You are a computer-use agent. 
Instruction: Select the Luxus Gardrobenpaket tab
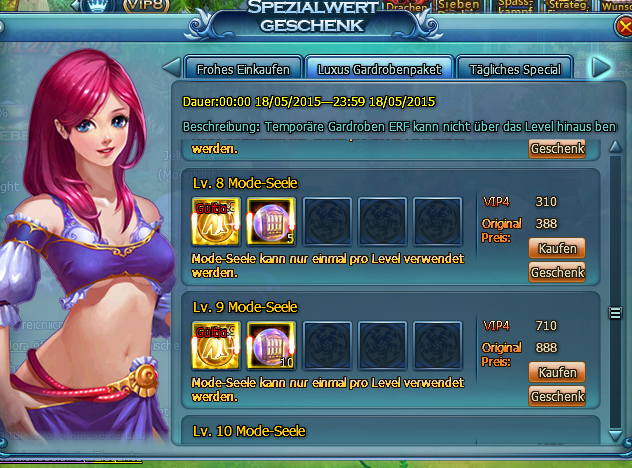pyautogui.click(x=378, y=69)
